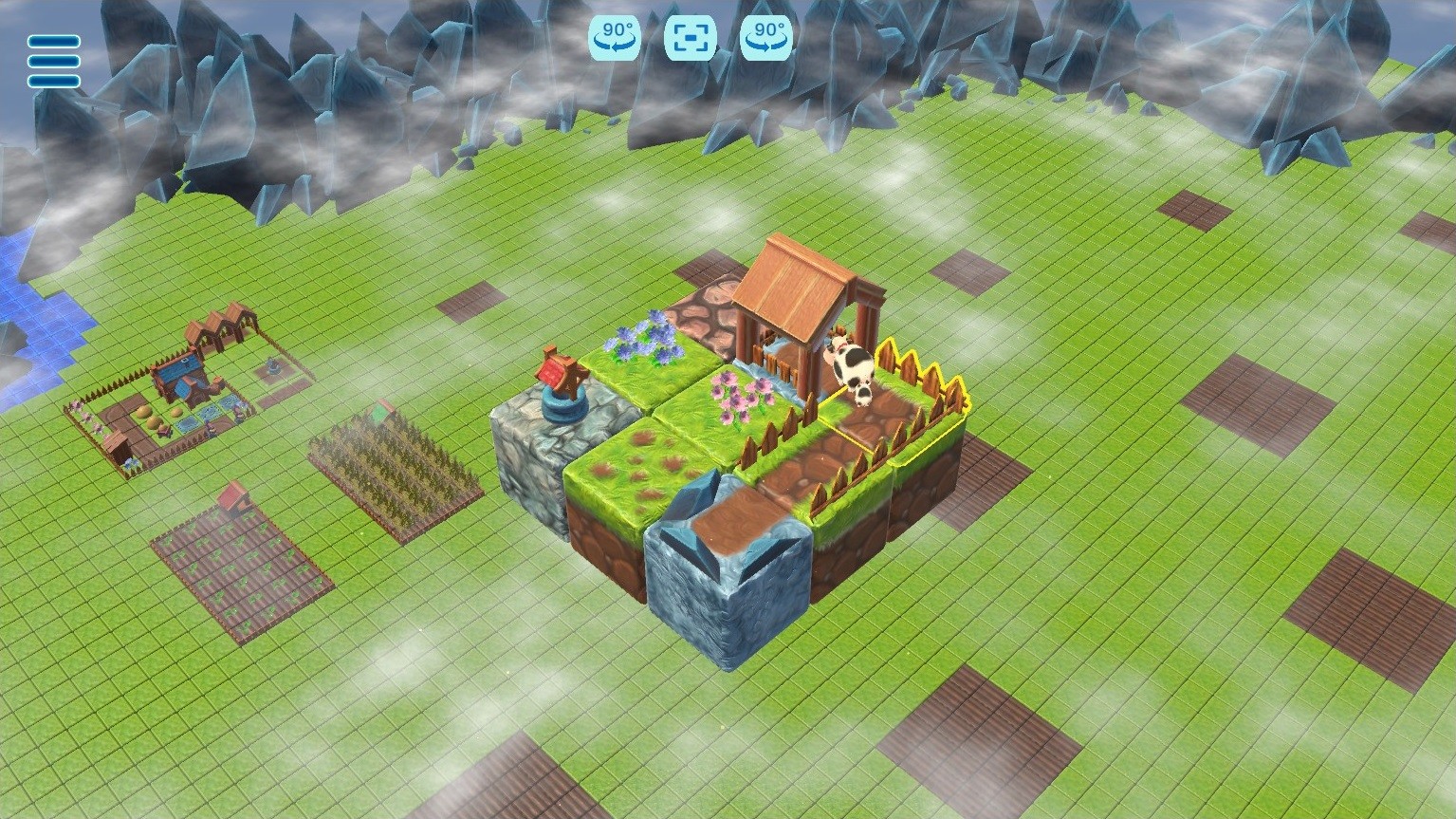Select the red windmill on the stone block
1456x819 pixels.
click(559, 375)
